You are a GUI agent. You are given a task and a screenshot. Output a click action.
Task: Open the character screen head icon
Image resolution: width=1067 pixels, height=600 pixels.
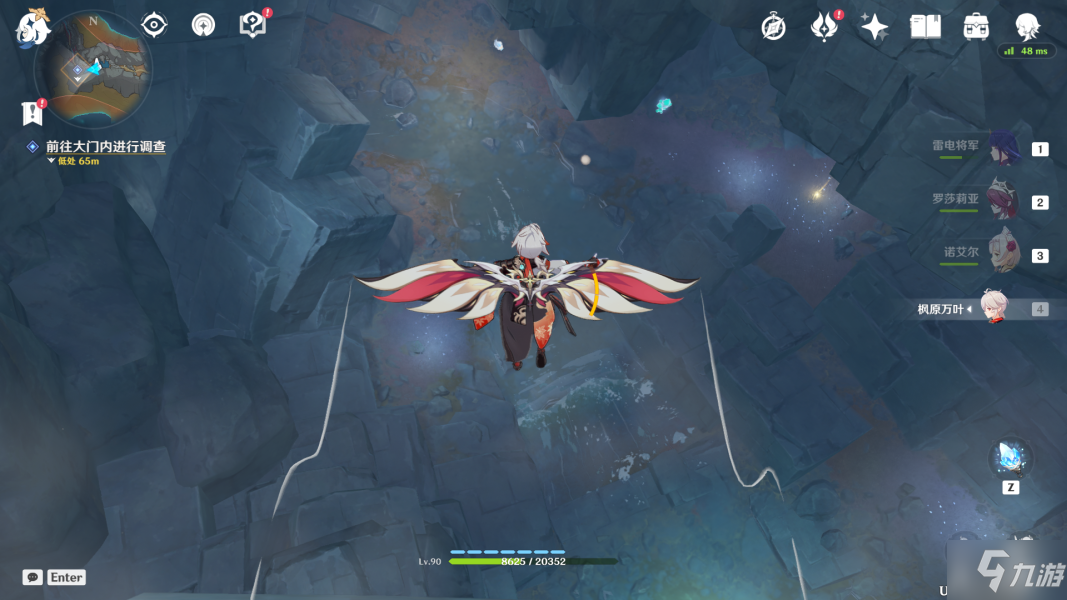(1027, 27)
